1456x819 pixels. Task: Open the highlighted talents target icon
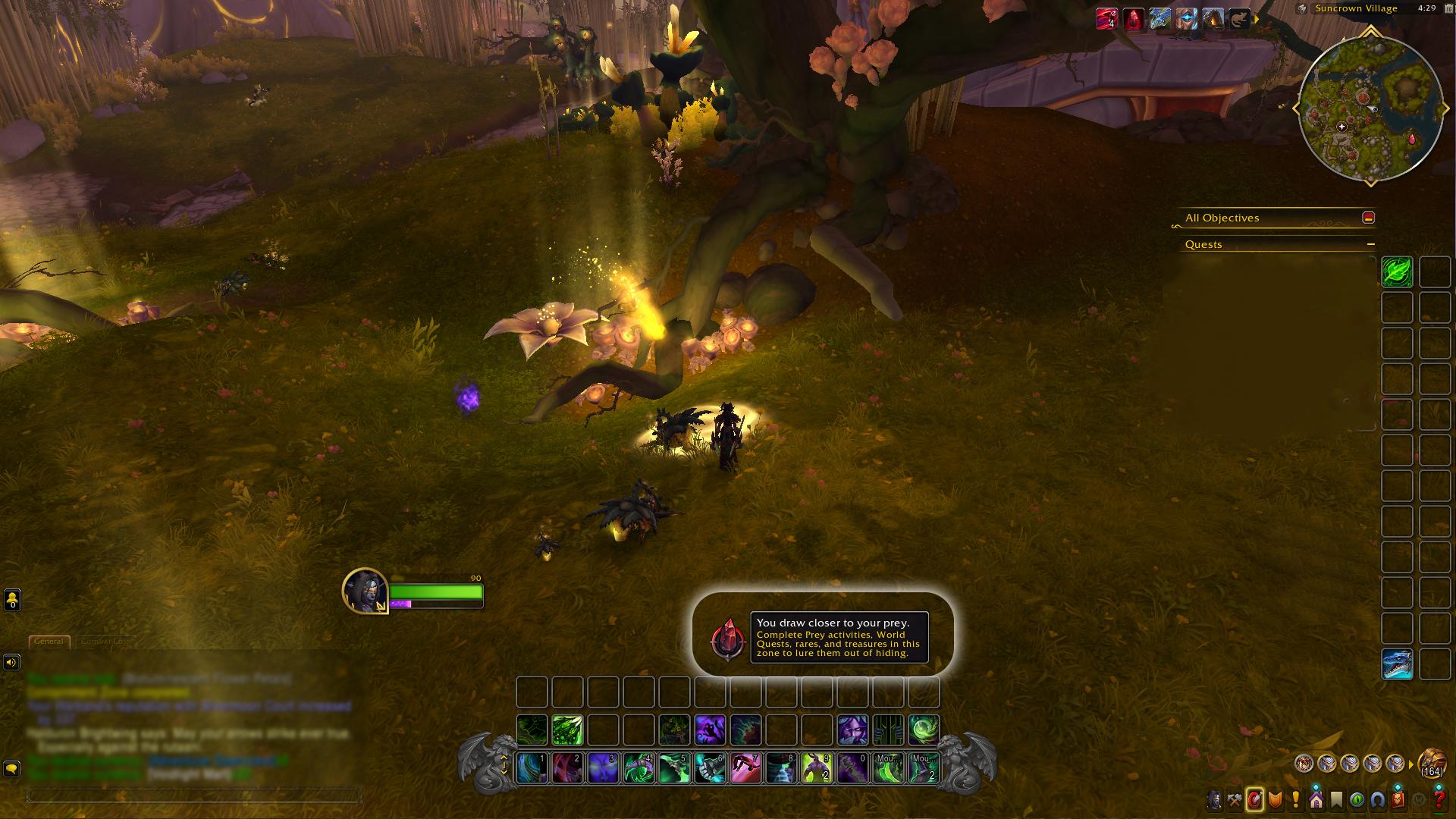1255,799
